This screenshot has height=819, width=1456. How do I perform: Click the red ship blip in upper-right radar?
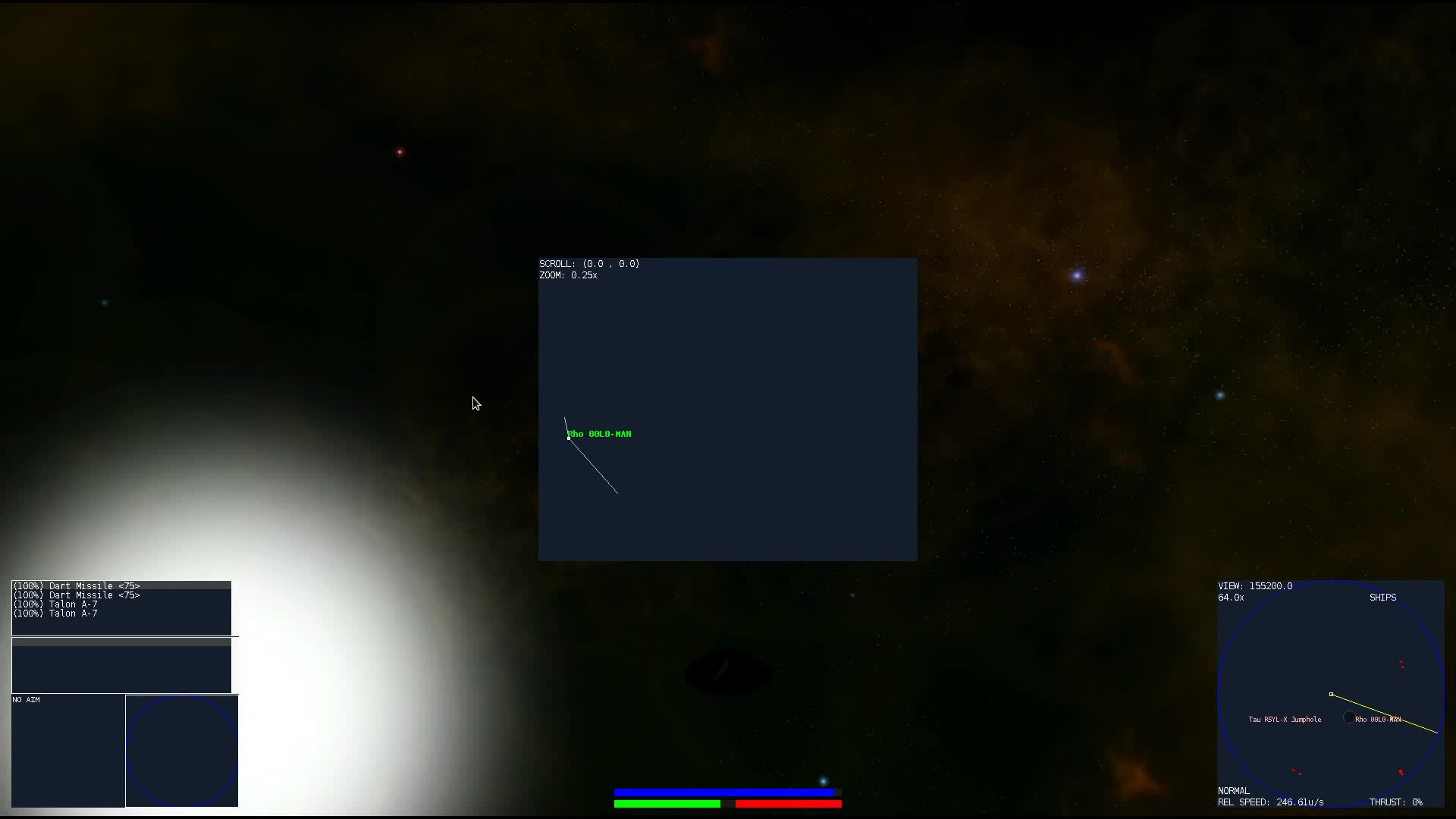pos(1401,663)
